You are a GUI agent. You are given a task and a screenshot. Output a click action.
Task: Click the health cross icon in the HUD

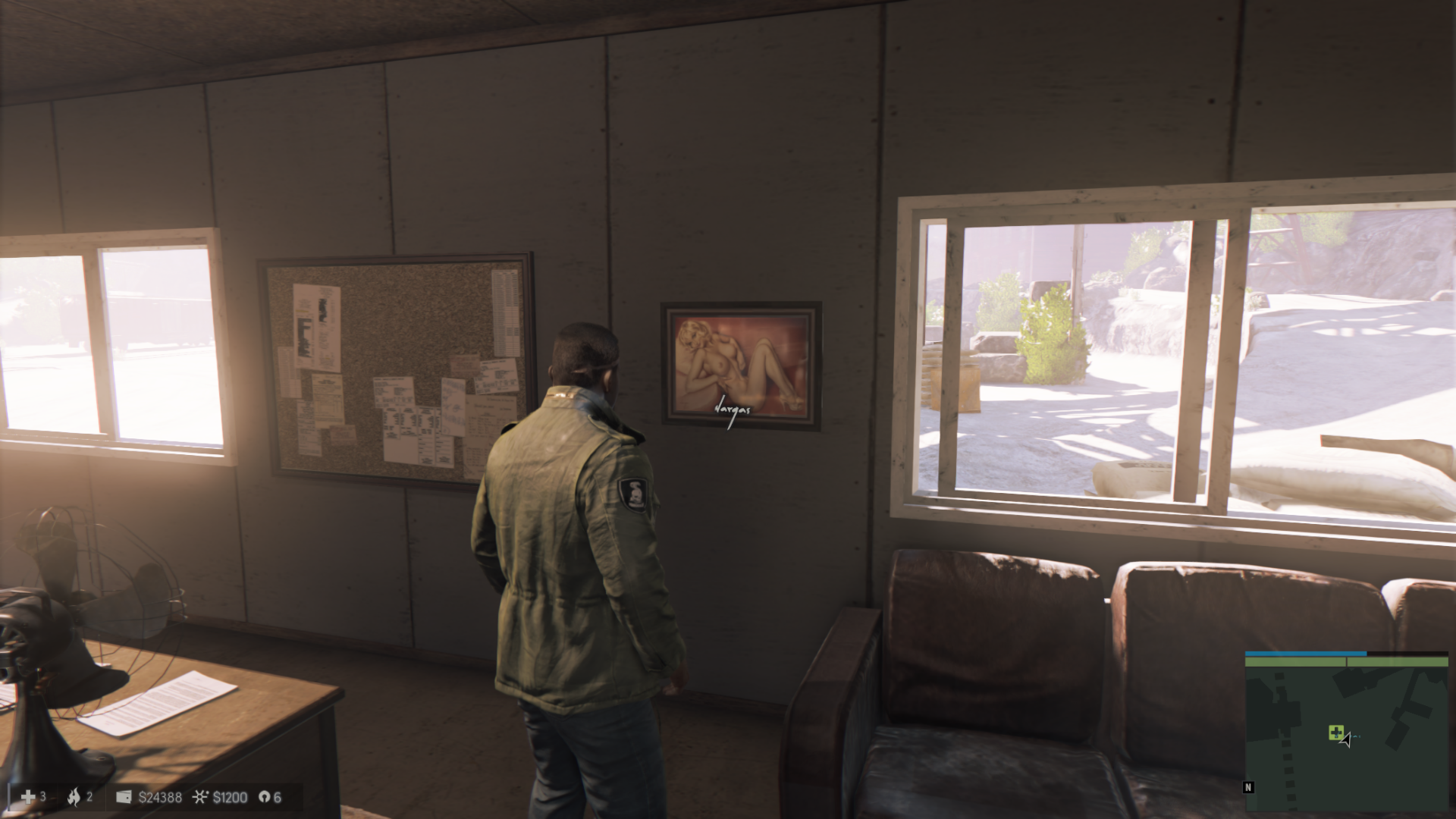[x=28, y=797]
